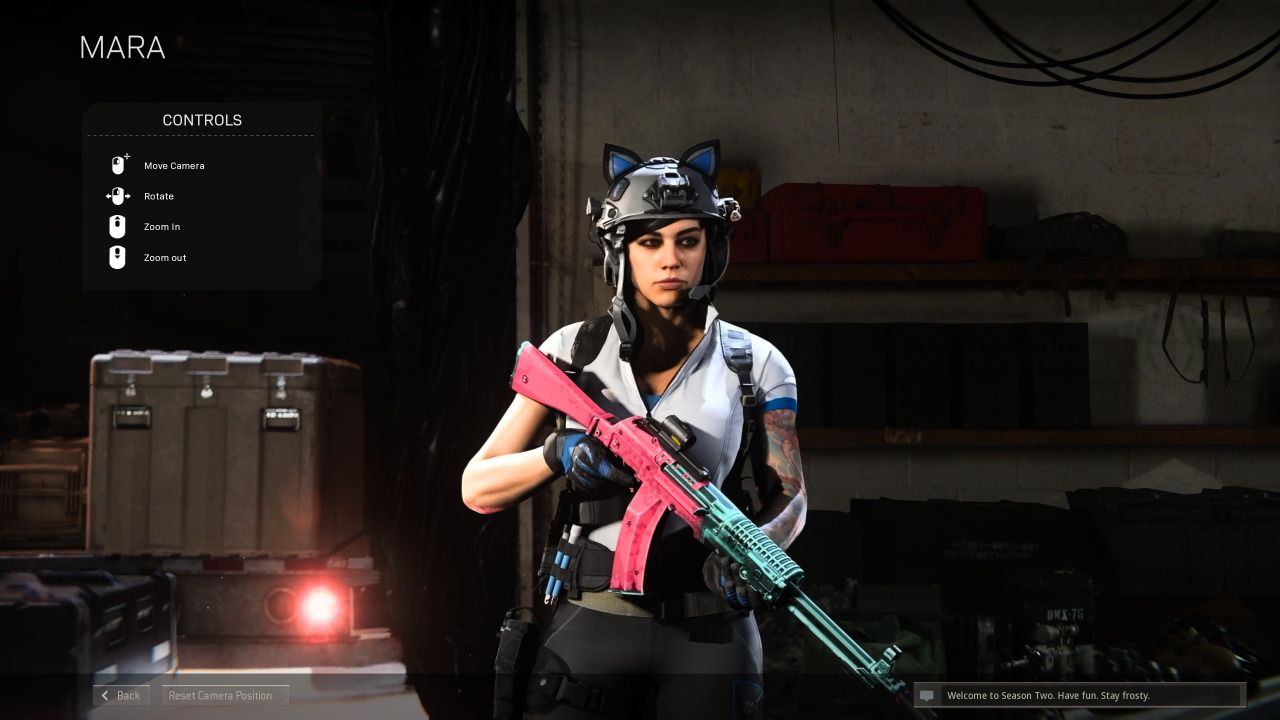
Task: Click the left-facing chevron on the Back button
Action: 105,695
